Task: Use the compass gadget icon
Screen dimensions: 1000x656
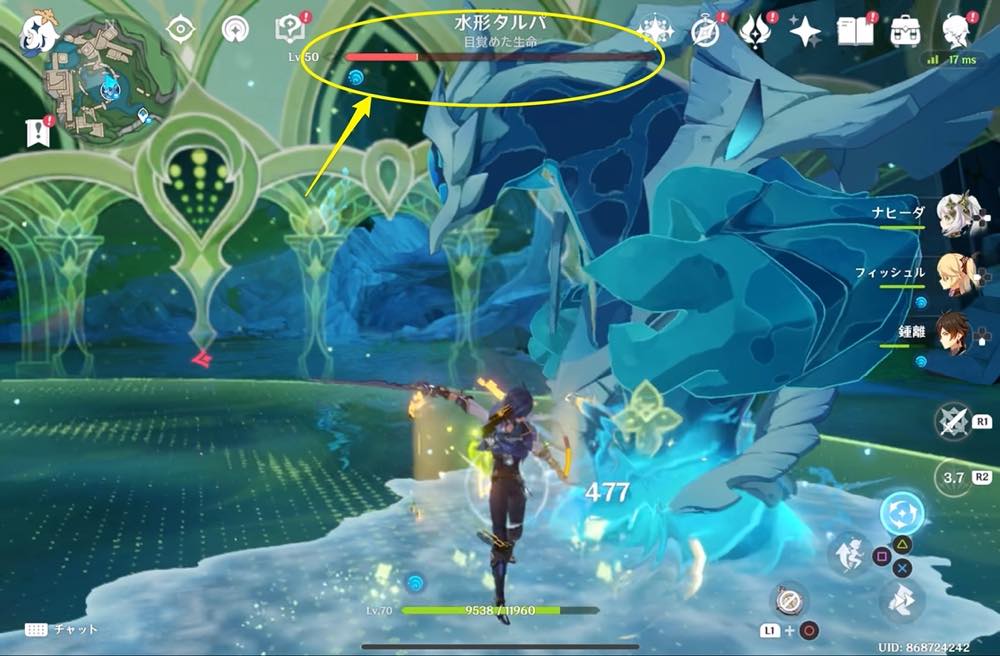Action: coord(786,599)
